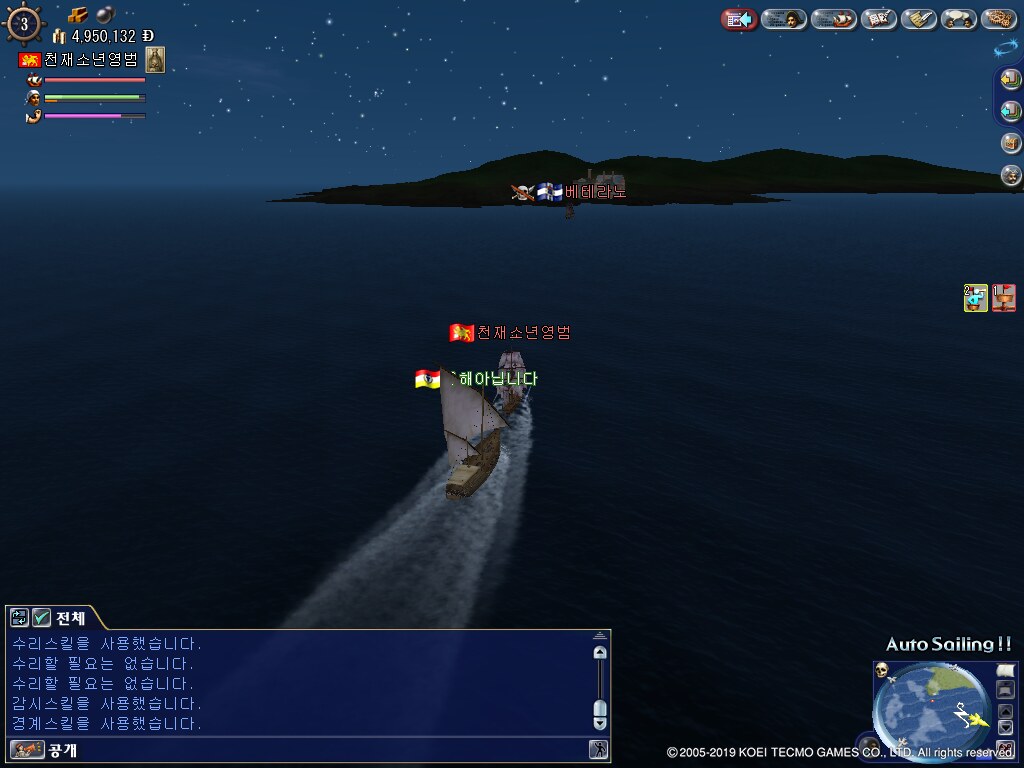Open the scroll and quill menu button
The image size is (1024, 768).
pos(919,19)
